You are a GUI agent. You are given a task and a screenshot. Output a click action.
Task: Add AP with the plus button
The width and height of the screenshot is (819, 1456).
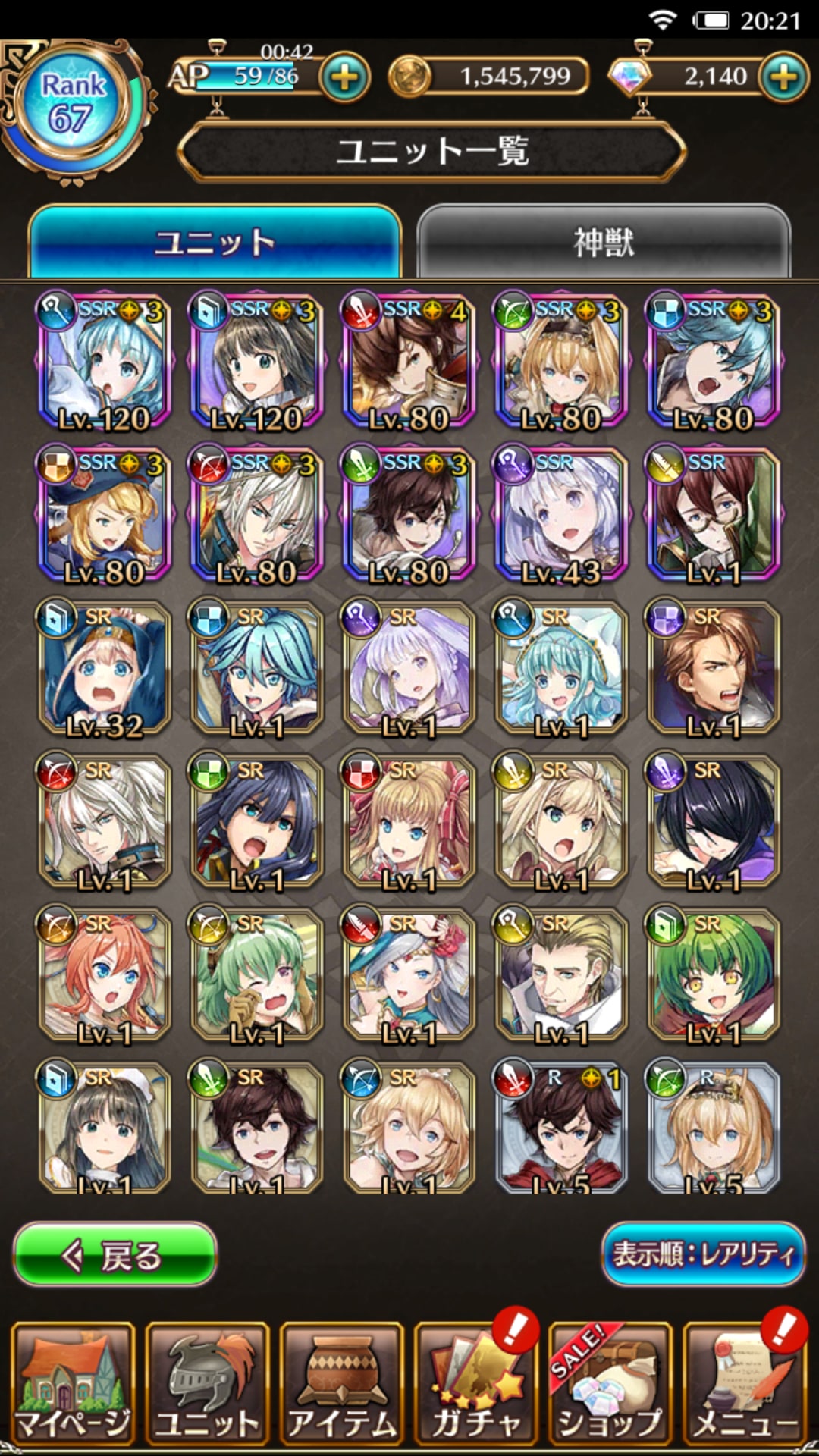[345, 77]
